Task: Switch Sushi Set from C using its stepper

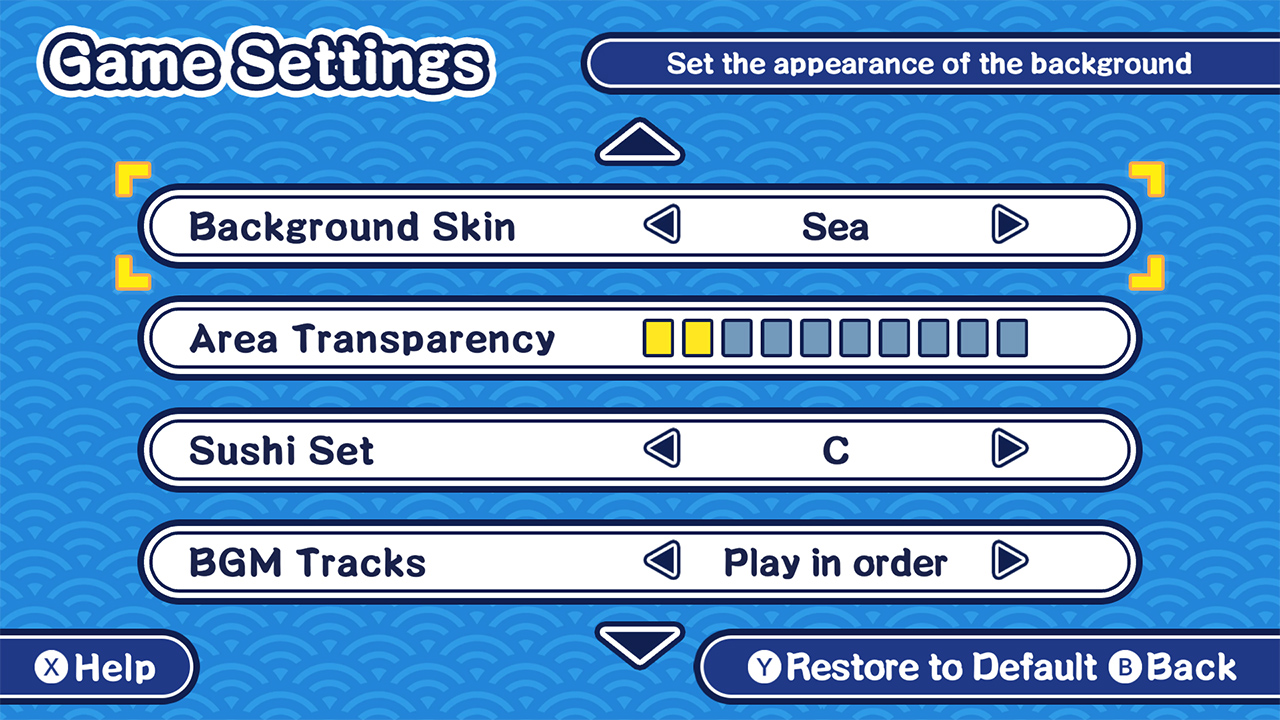Action: pyautogui.click(x=1010, y=450)
